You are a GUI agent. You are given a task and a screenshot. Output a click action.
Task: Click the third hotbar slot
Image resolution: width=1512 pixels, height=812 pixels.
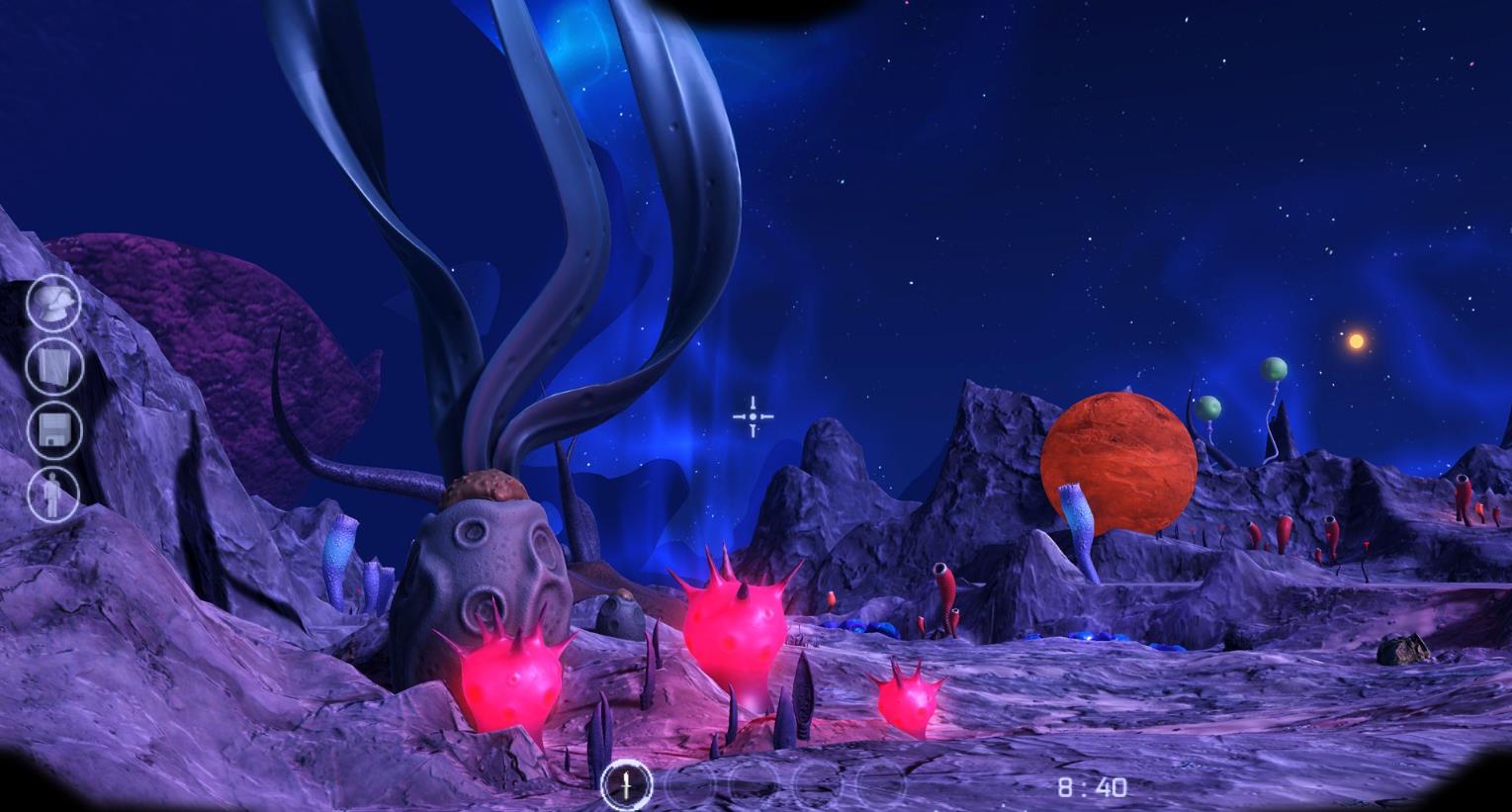(754, 786)
